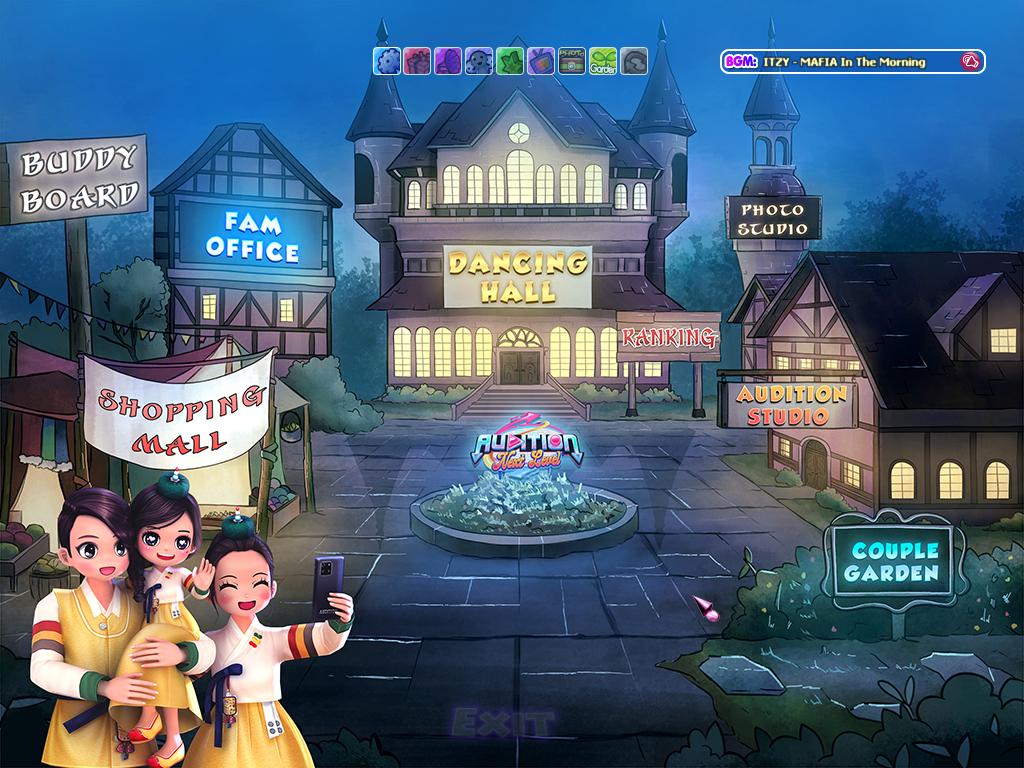Open the Buddy Board sign
The image size is (1024, 768).
(78, 180)
